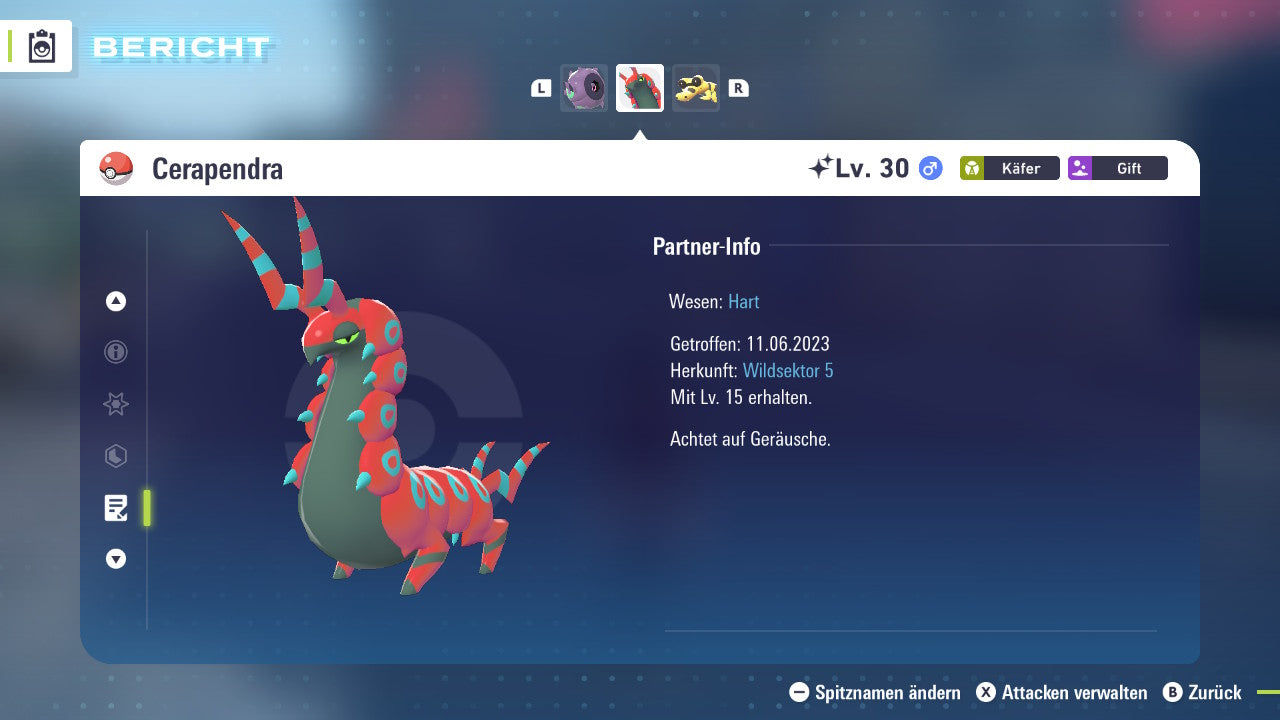Click the L shoulder button indicator
This screenshot has width=1280, height=720.
(x=540, y=88)
